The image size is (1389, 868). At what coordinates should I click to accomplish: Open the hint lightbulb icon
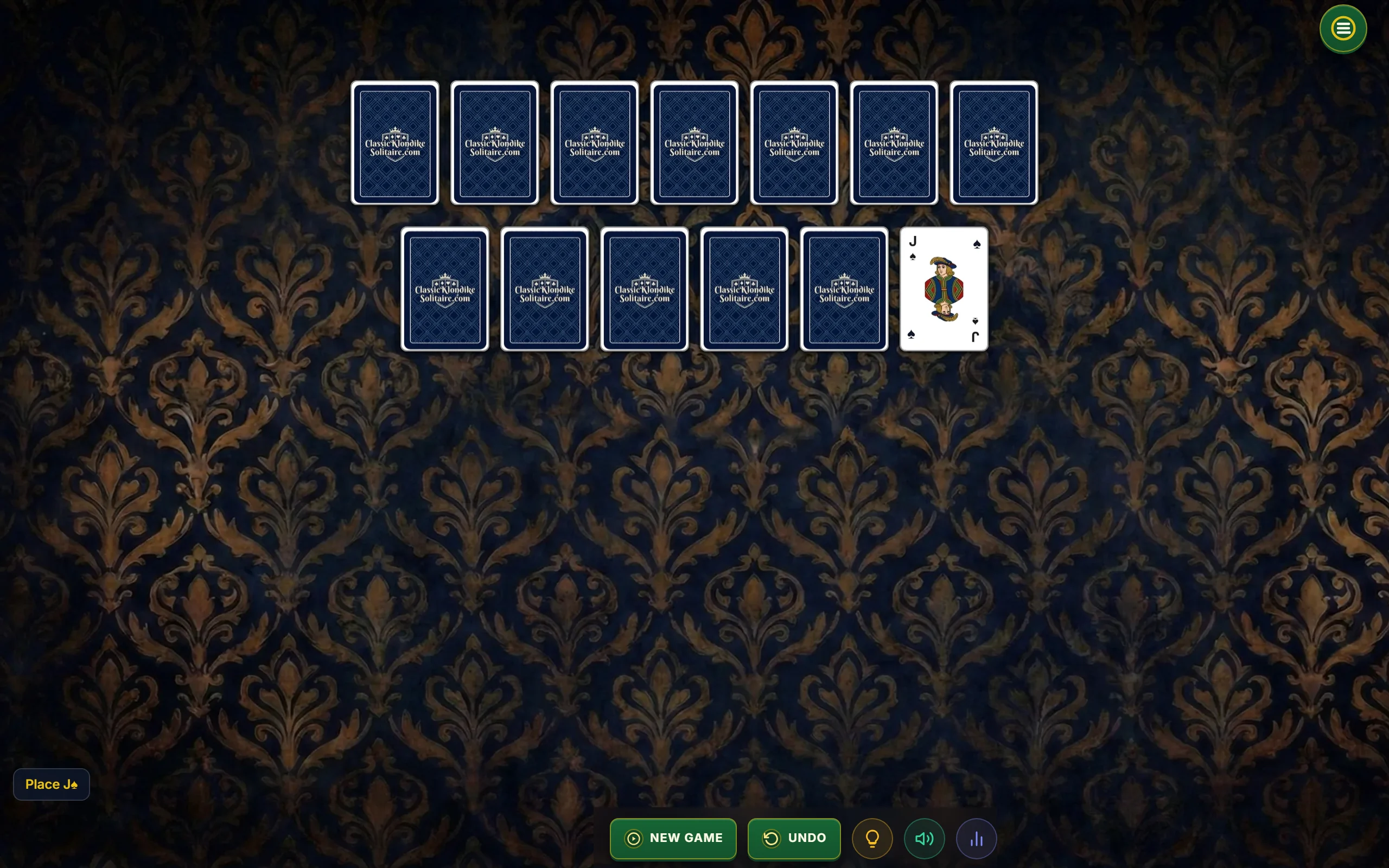click(x=872, y=838)
